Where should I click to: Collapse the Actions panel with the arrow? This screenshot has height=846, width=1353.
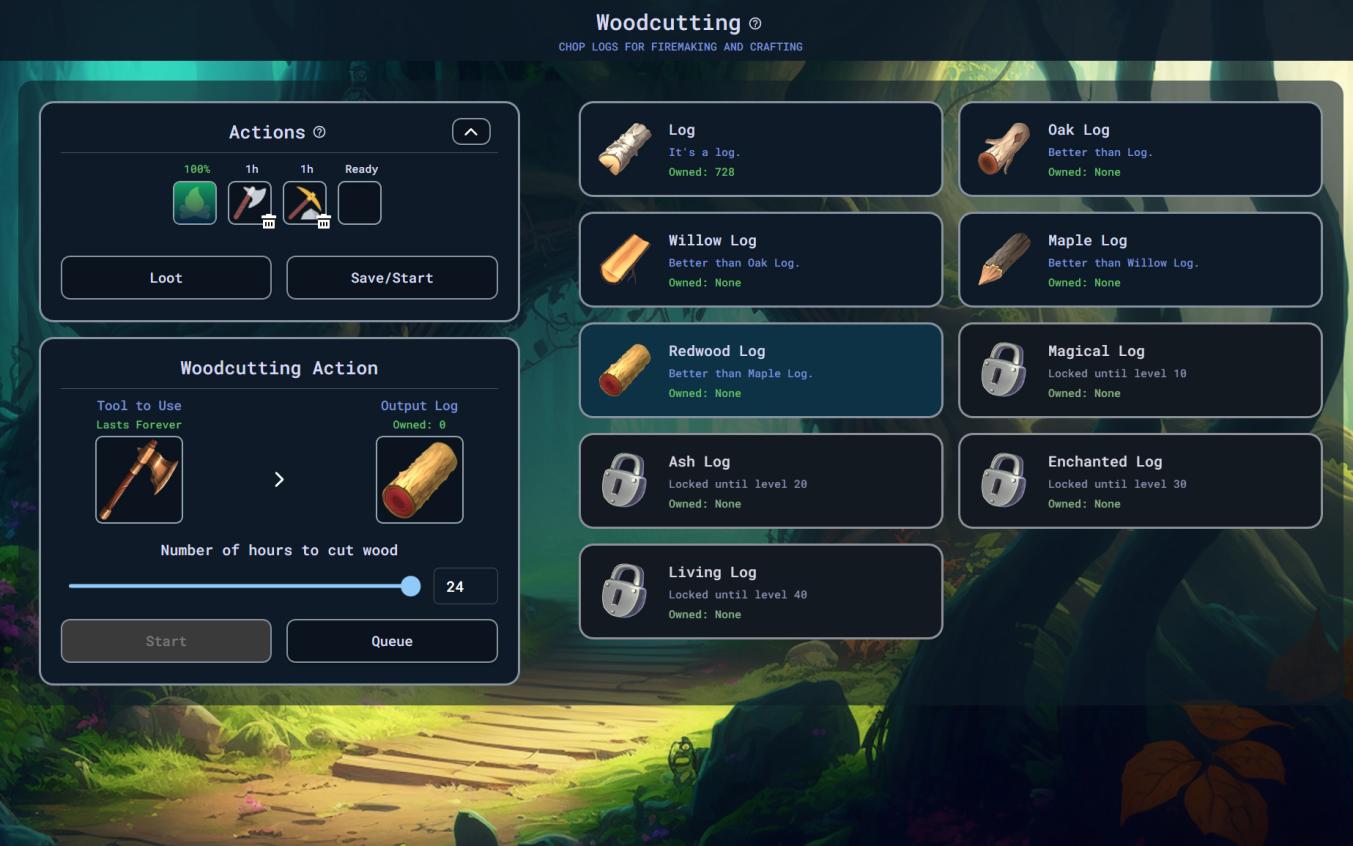(471, 132)
